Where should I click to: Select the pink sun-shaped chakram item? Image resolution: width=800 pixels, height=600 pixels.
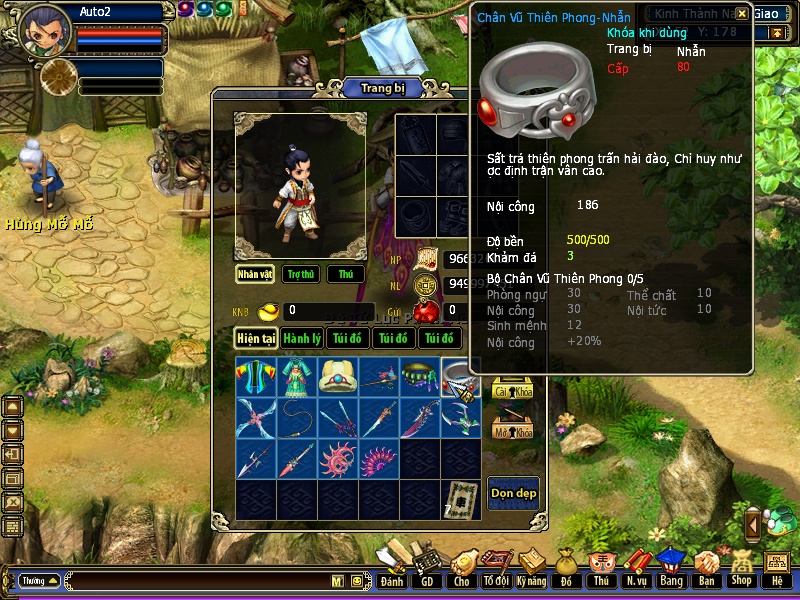338,459
